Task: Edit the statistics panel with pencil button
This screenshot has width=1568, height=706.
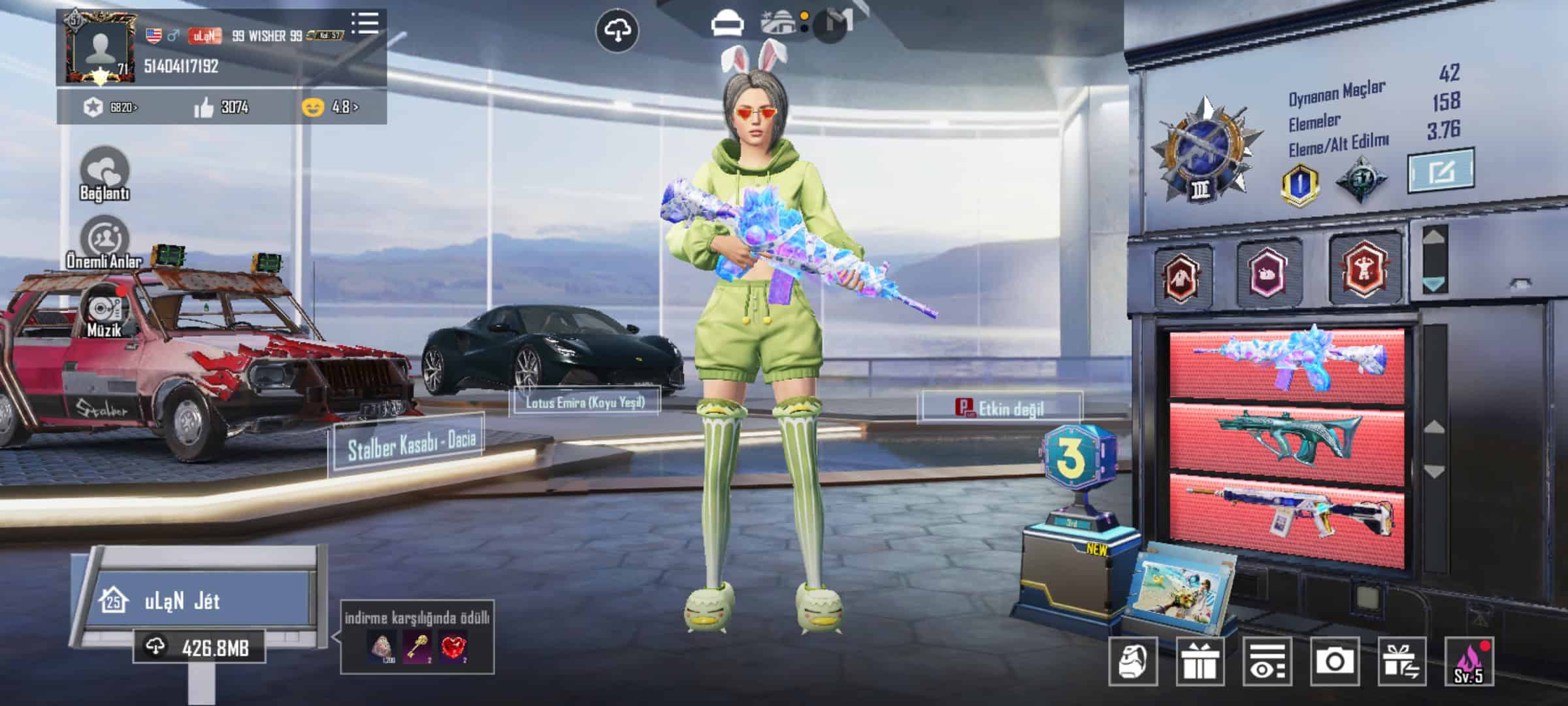Action: 1441,171
